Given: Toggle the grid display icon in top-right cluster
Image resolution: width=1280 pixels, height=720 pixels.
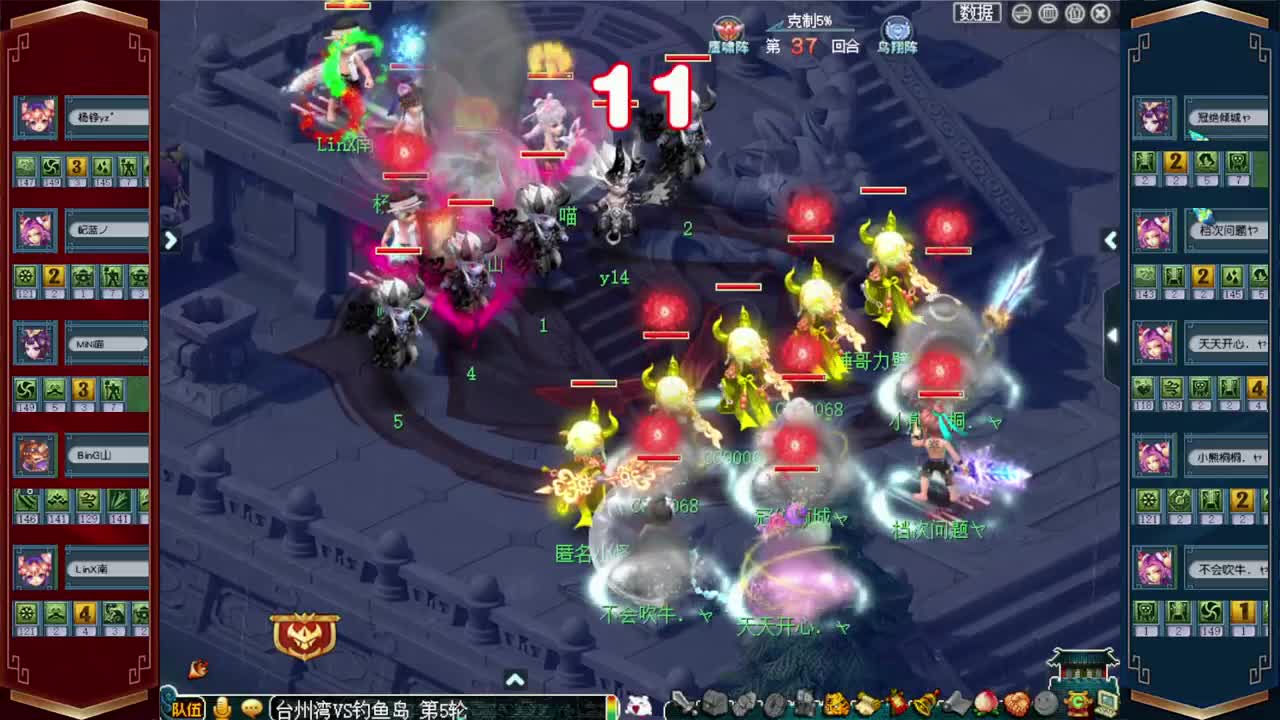Looking at the screenshot, I should click(x=1048, y=13).
